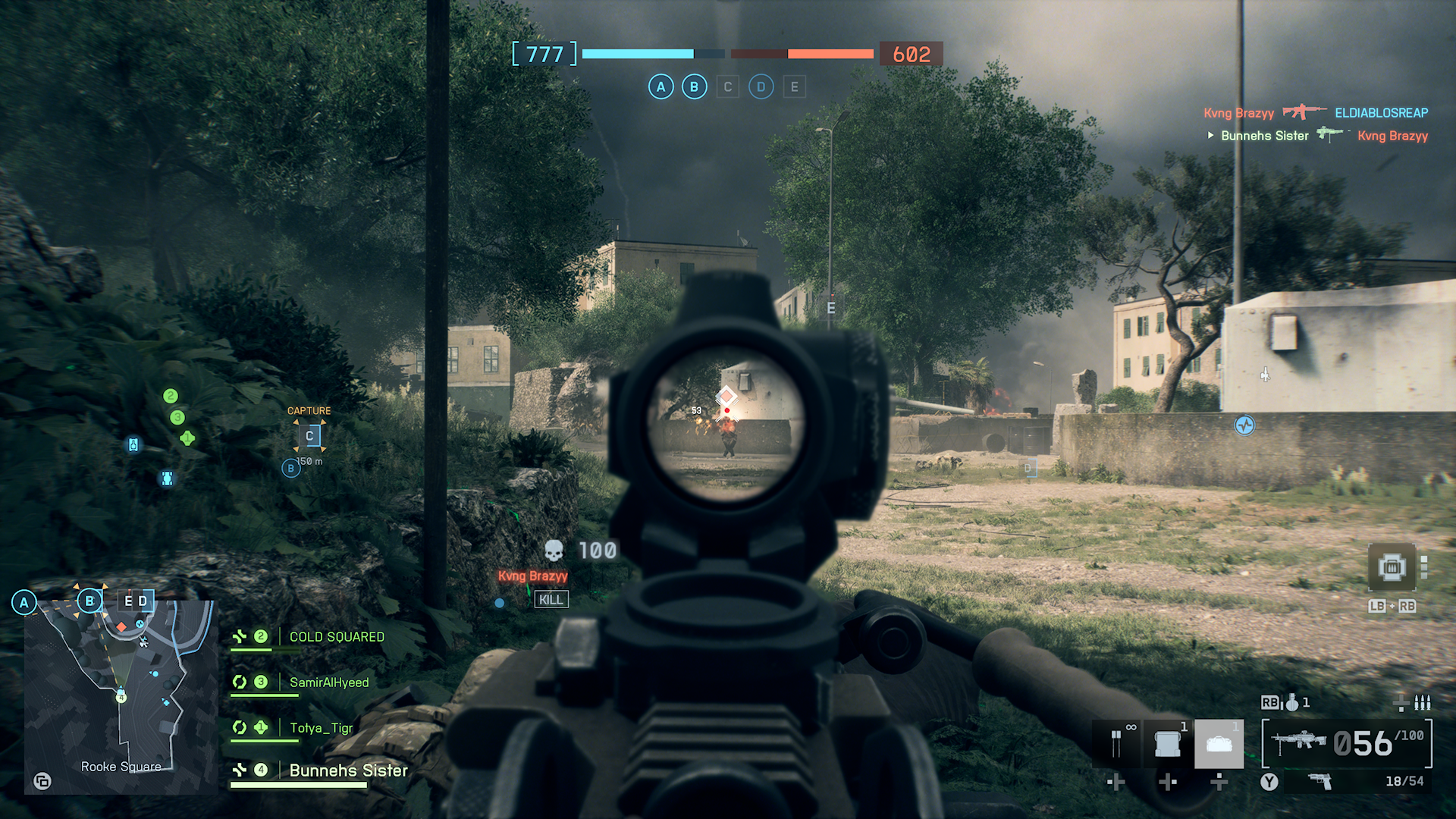Select objective D in the top objective row
The width and height of the screenshot is (1456, 819).
pyautogui.click(x=761, y=87)
